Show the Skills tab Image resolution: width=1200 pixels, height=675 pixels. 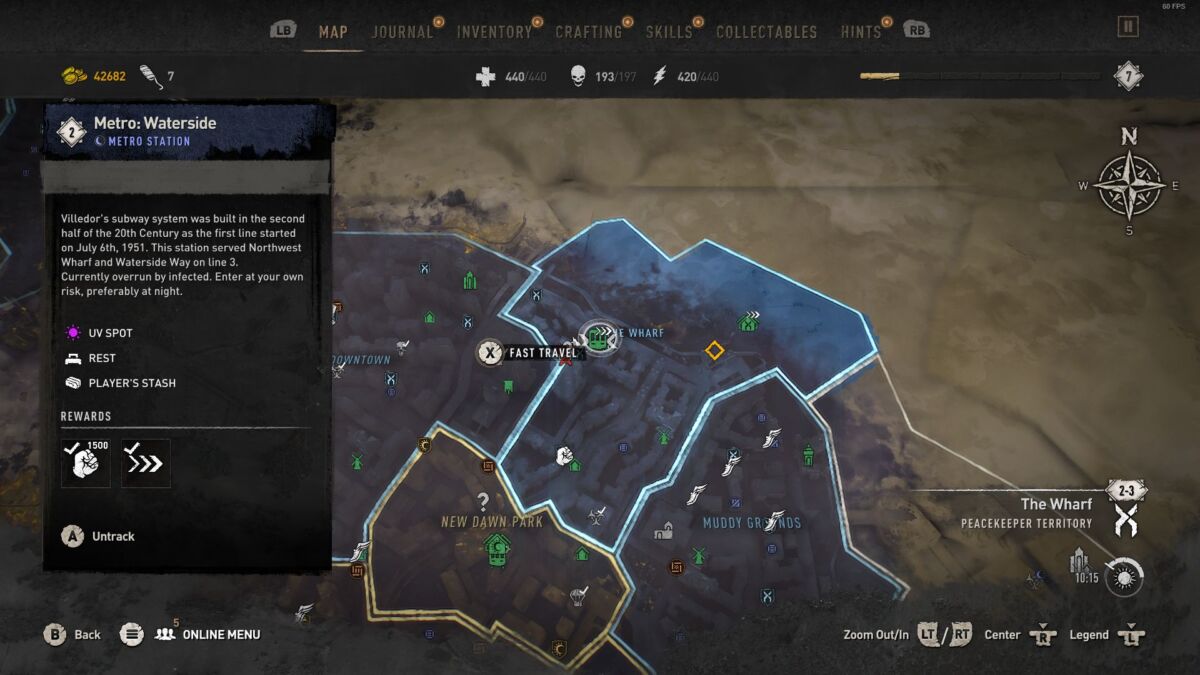click(x=669, y=32)
